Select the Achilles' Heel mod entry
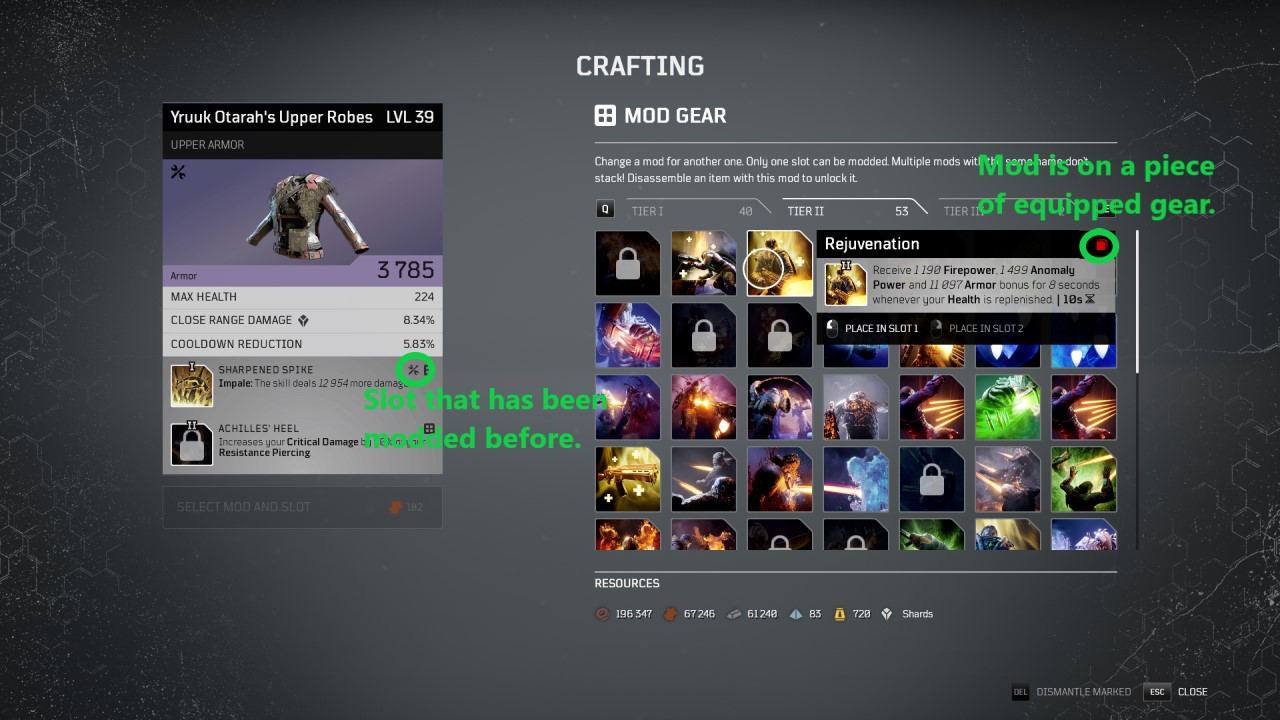1280x720 pixels. point(302,441)
